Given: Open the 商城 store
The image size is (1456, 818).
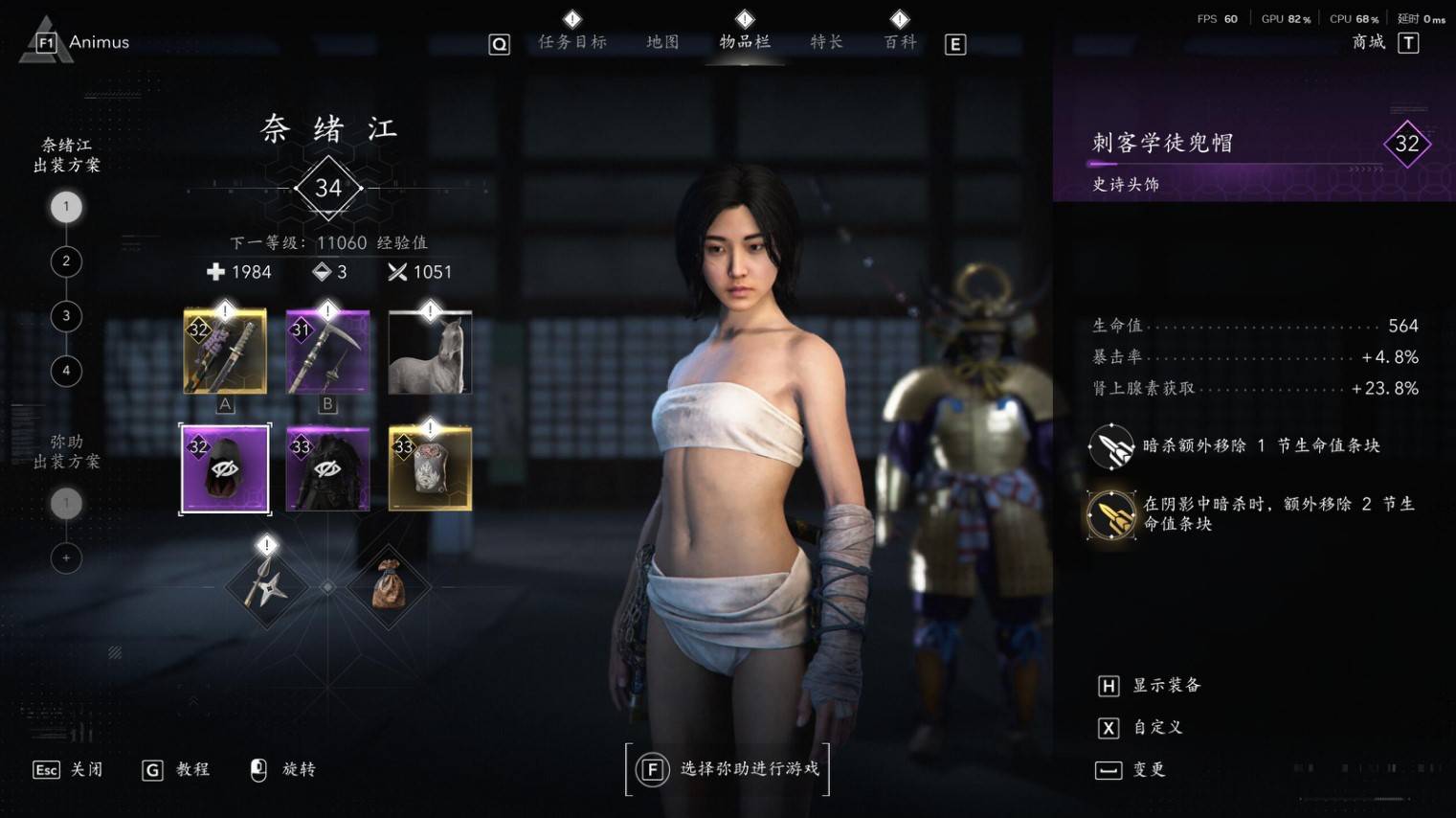Looking at the screenshot, I should point(1369,42).
